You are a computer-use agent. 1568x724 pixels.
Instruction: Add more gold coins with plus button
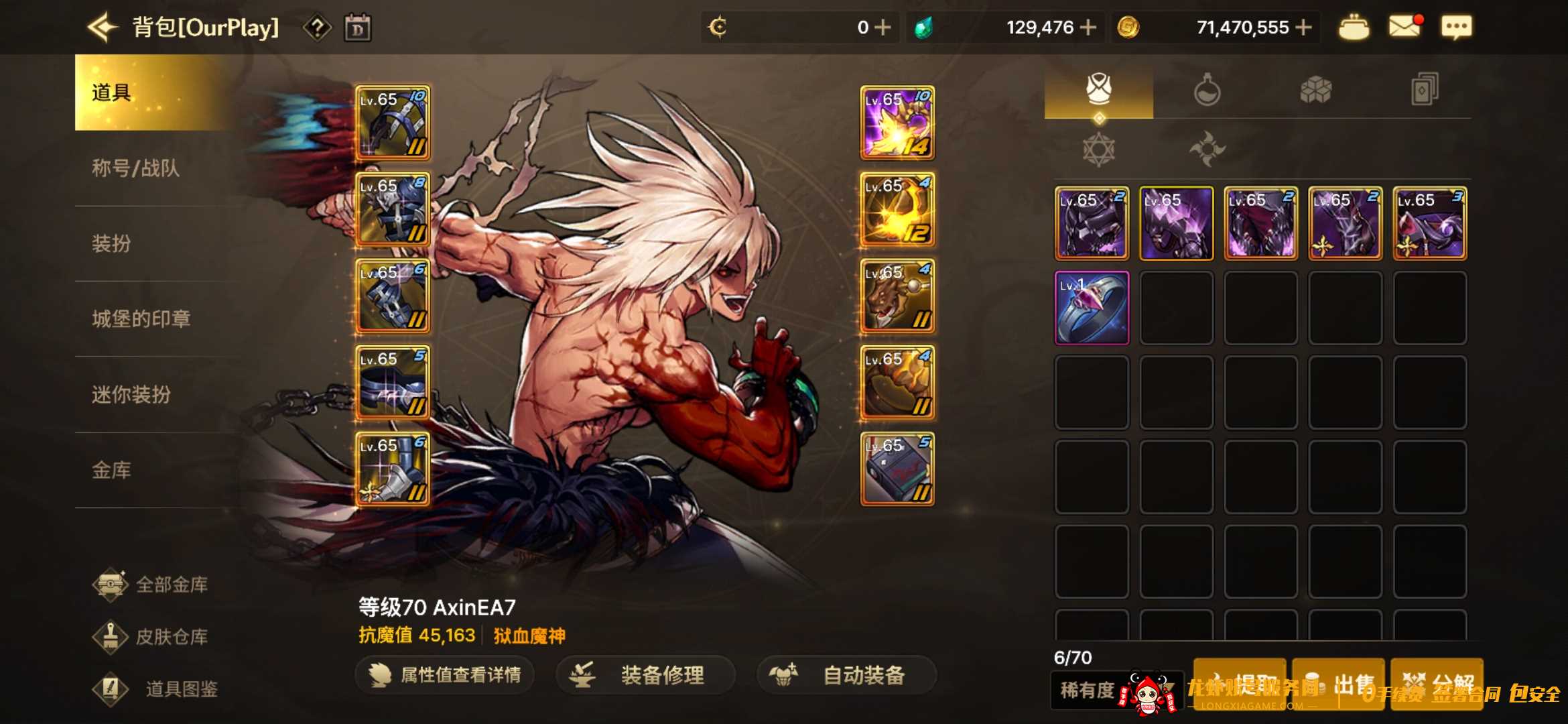point(1303,27)
